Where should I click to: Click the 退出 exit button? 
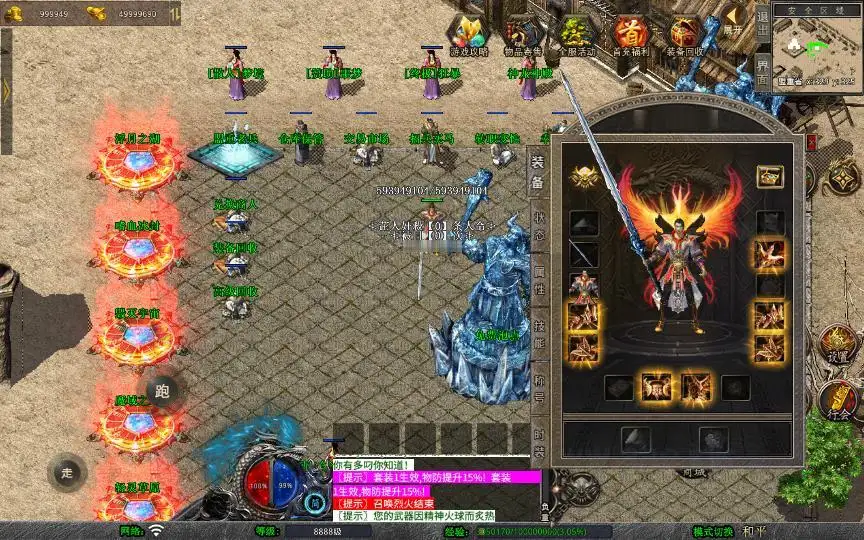coord(762,22)
